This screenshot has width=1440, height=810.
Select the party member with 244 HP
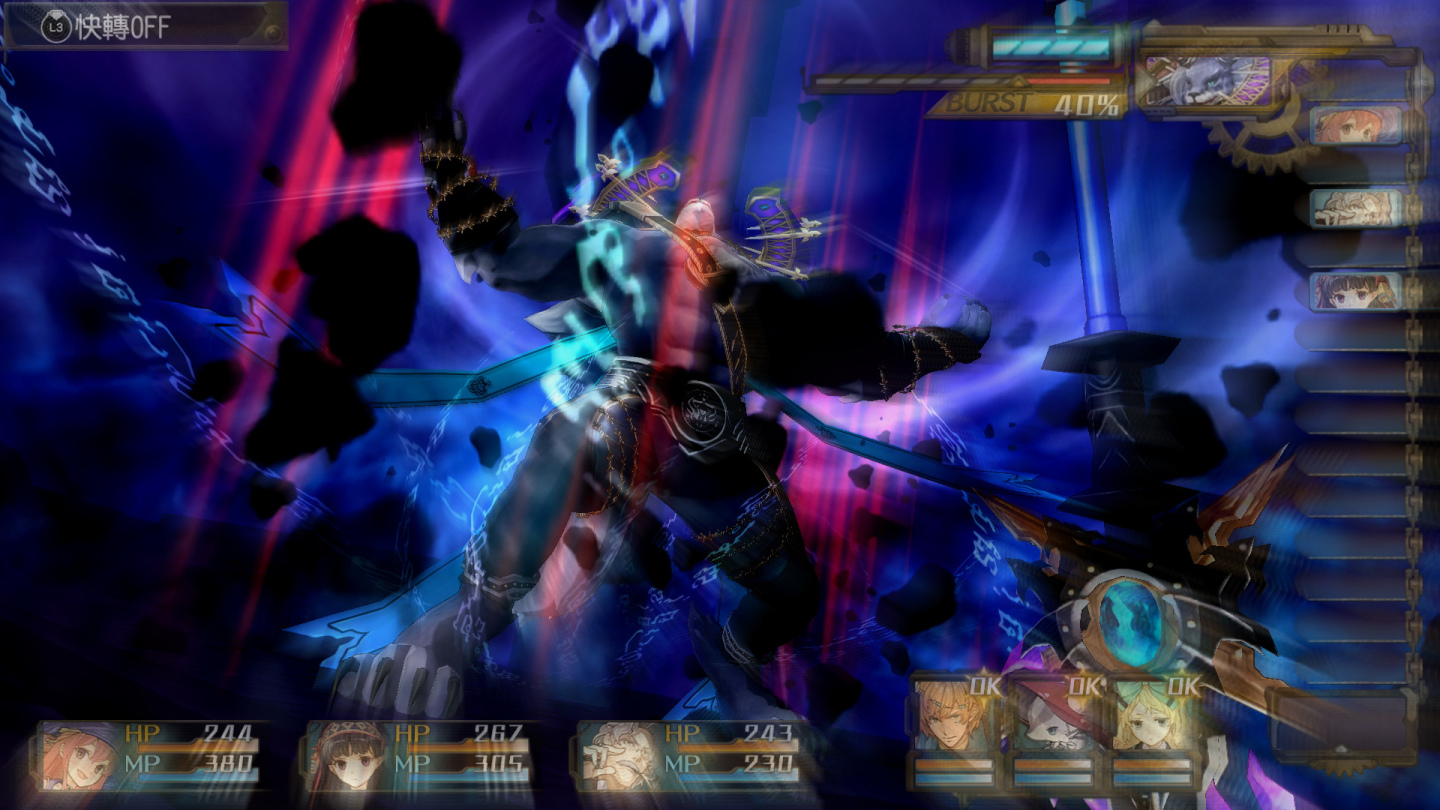pyautogui.click(x=151, y=755)
